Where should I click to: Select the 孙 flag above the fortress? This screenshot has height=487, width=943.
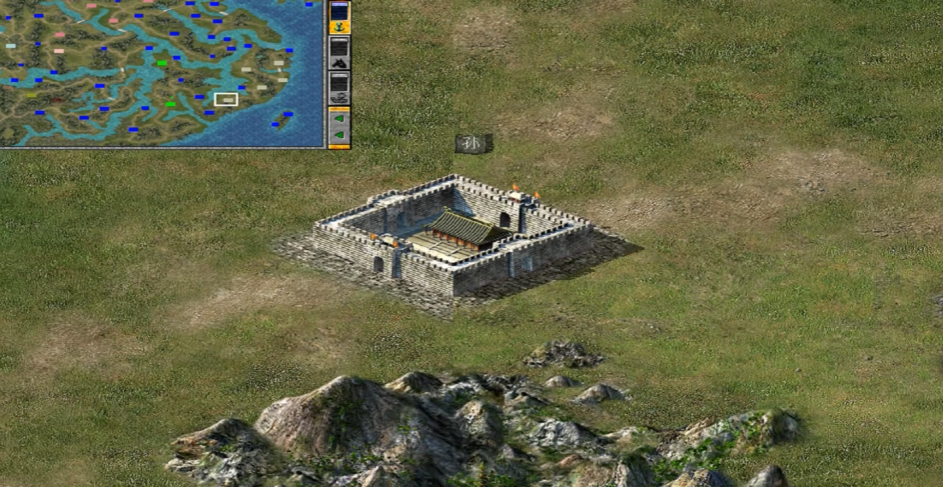pos(473,143)
